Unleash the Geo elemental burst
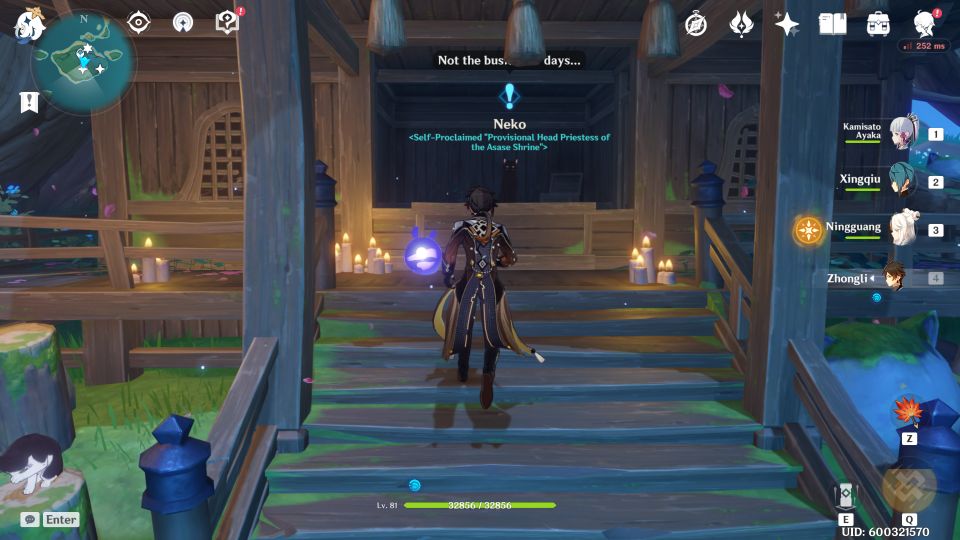This screenshot has height=540, width=960. click(x=909, y=487)
